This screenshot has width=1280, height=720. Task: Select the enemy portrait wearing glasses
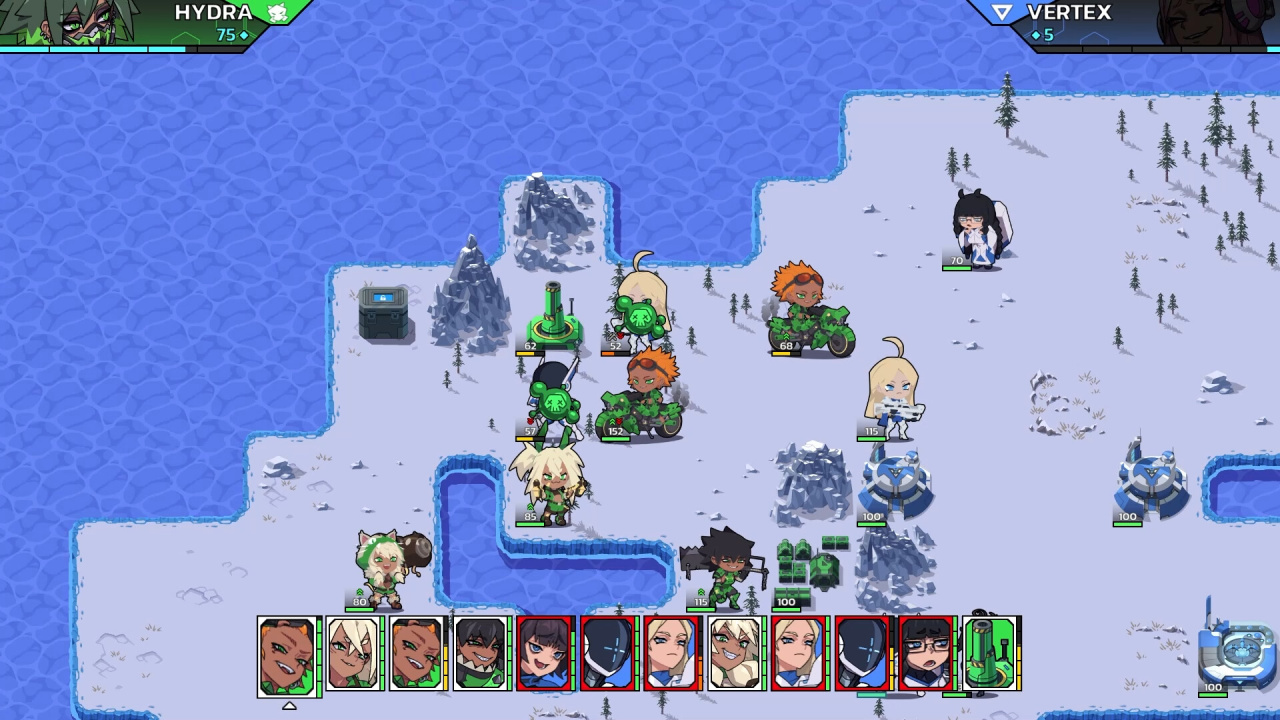[x=926, y=653]
